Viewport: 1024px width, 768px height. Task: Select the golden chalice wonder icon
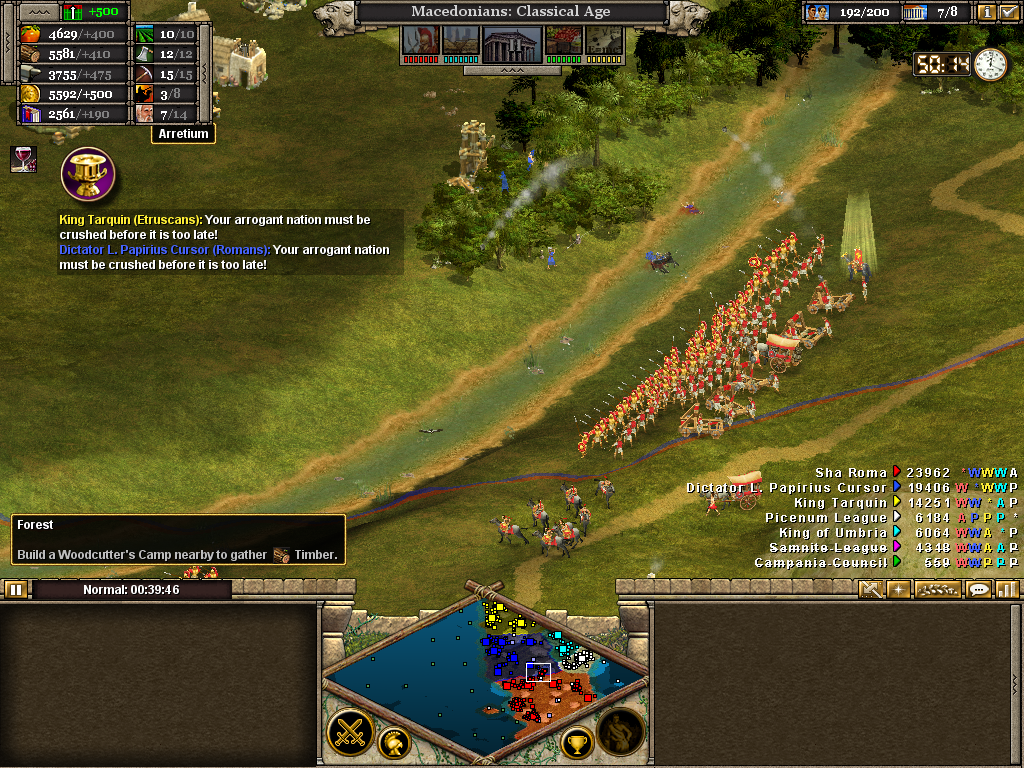(x=88, y=174)
